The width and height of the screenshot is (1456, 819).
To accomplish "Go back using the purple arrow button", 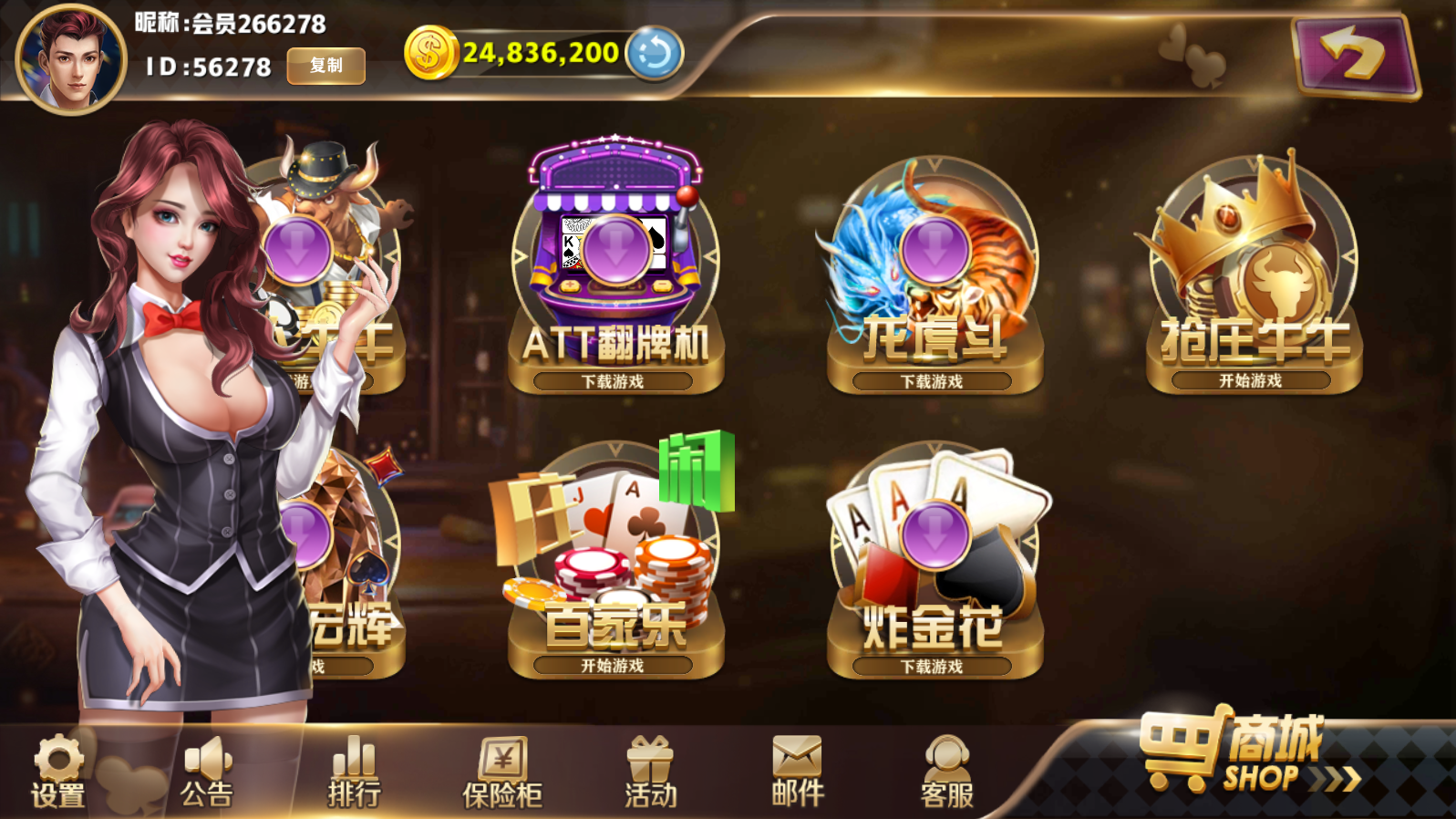I will click(x=1355, y=57).
